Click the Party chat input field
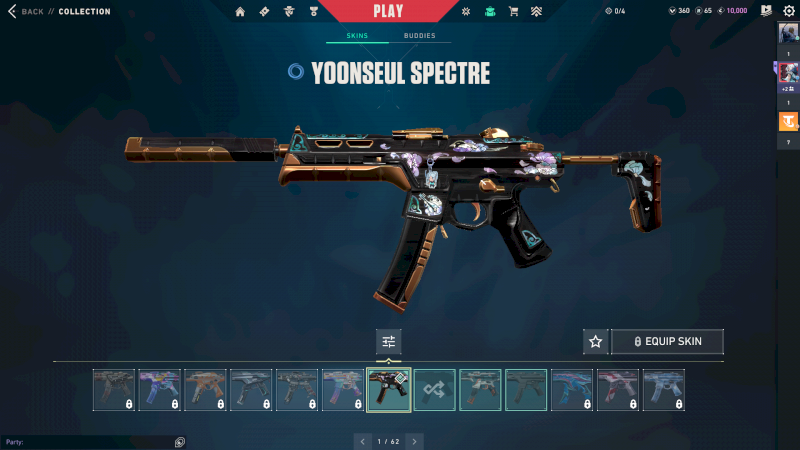The width and height of the screenshot is (800, 450). click(90, 442)
